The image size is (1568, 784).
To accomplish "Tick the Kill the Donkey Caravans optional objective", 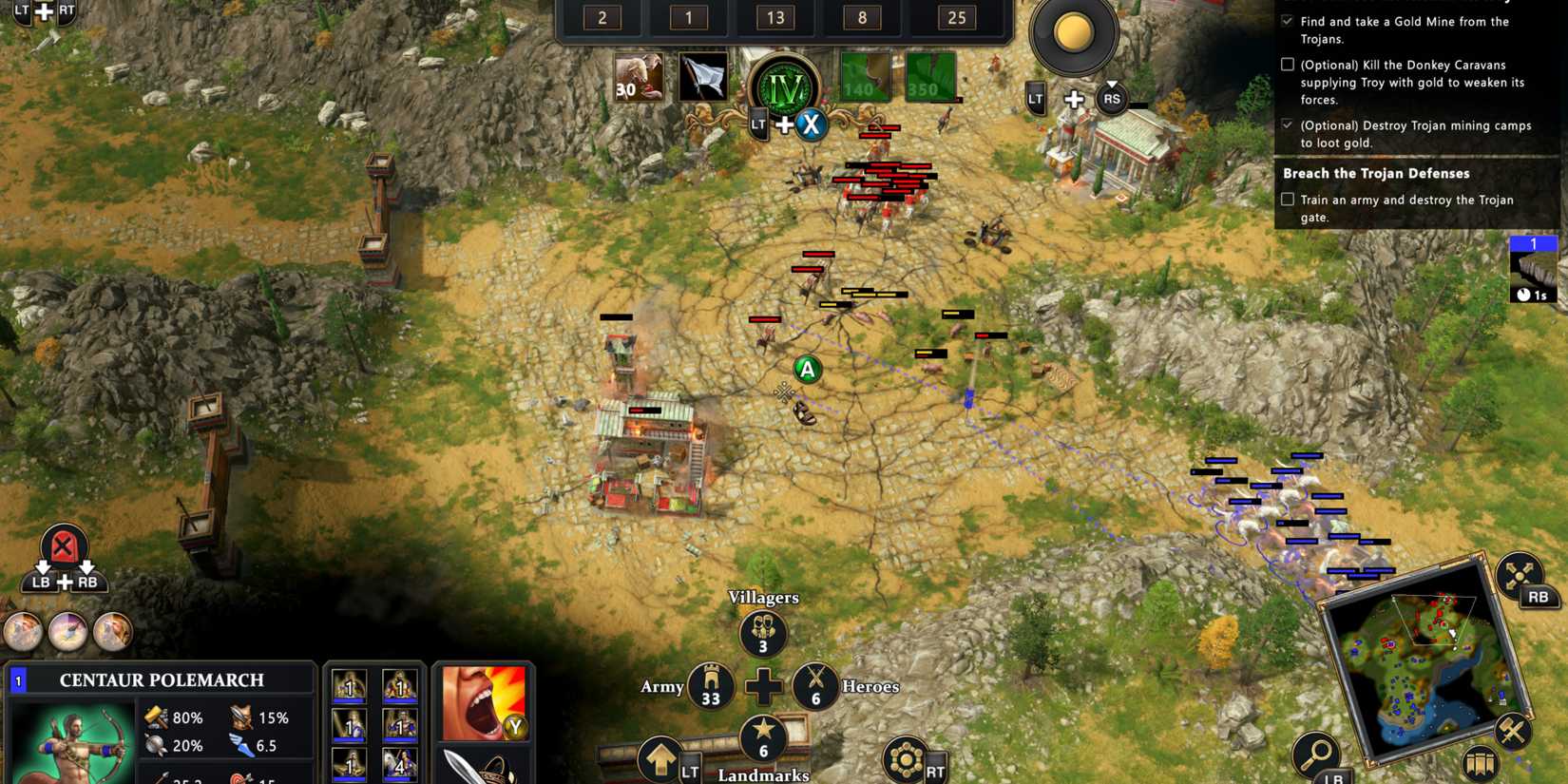I will pos(1288,64).
